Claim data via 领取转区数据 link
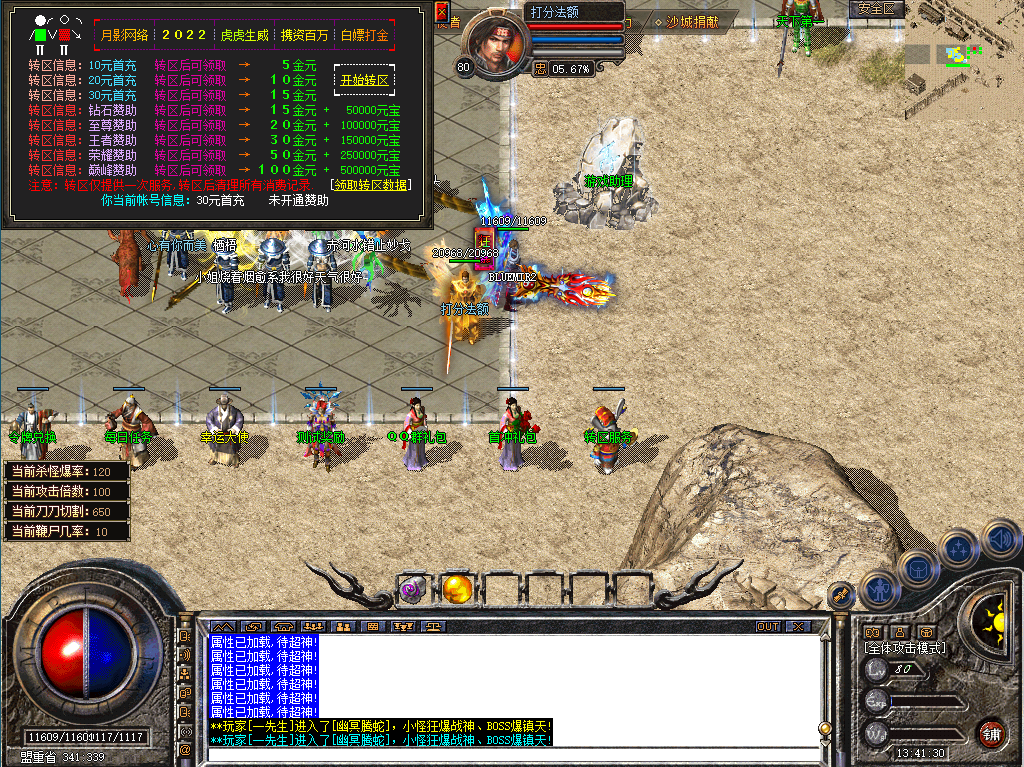Viewport: 1024px width, 767px height. [369, 185]
